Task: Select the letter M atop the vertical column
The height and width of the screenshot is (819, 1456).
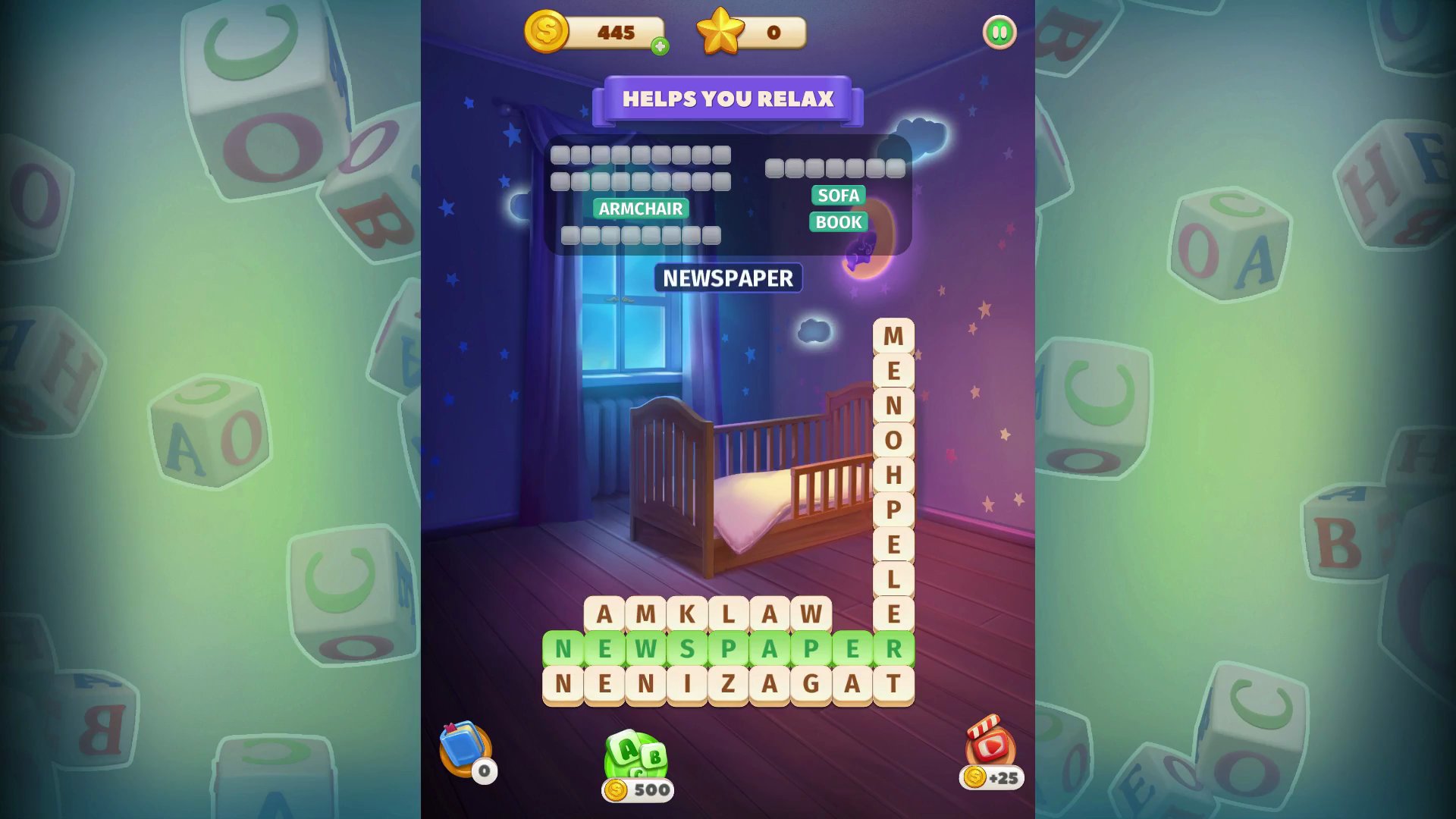Action: pyautogui.click(x=893, y=334)
